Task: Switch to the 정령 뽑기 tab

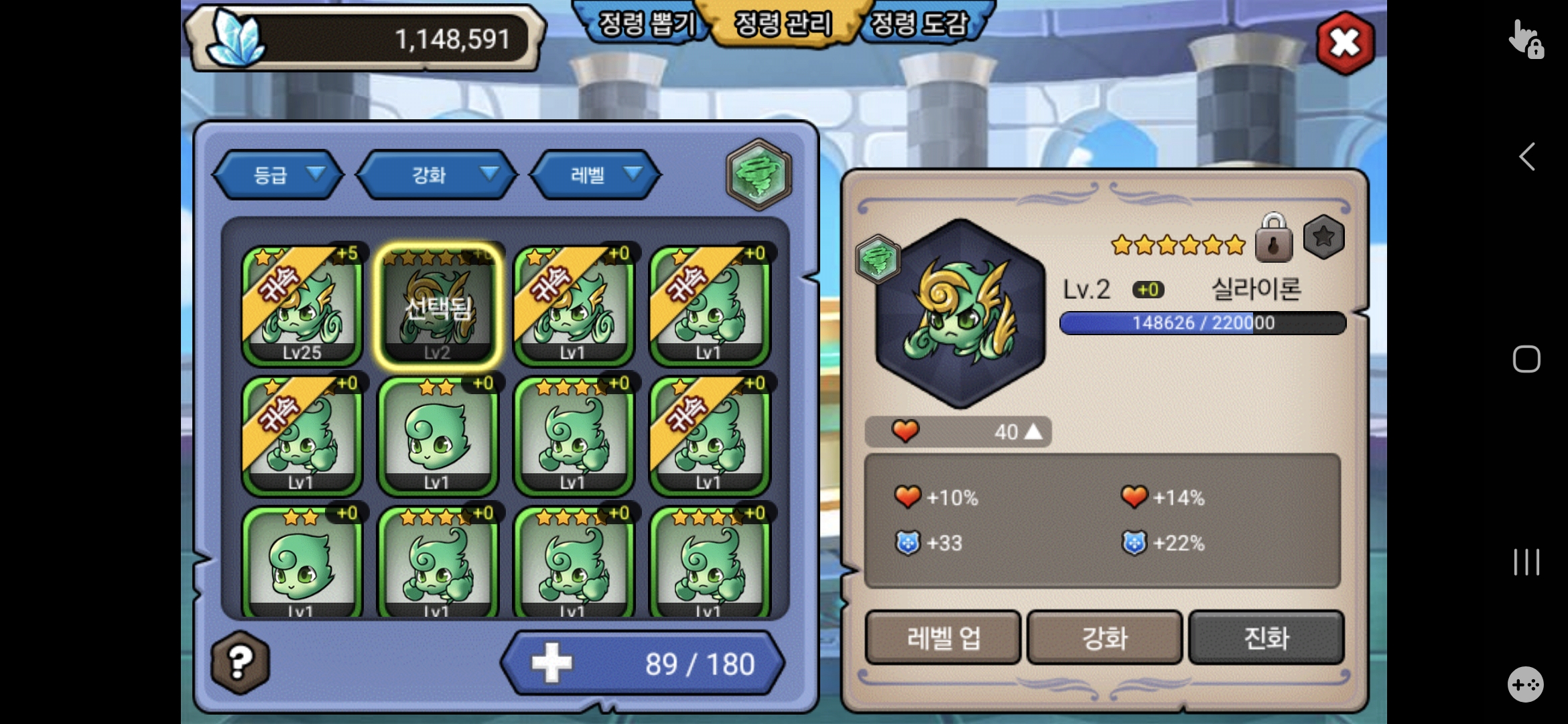Action: coord(646,24)
